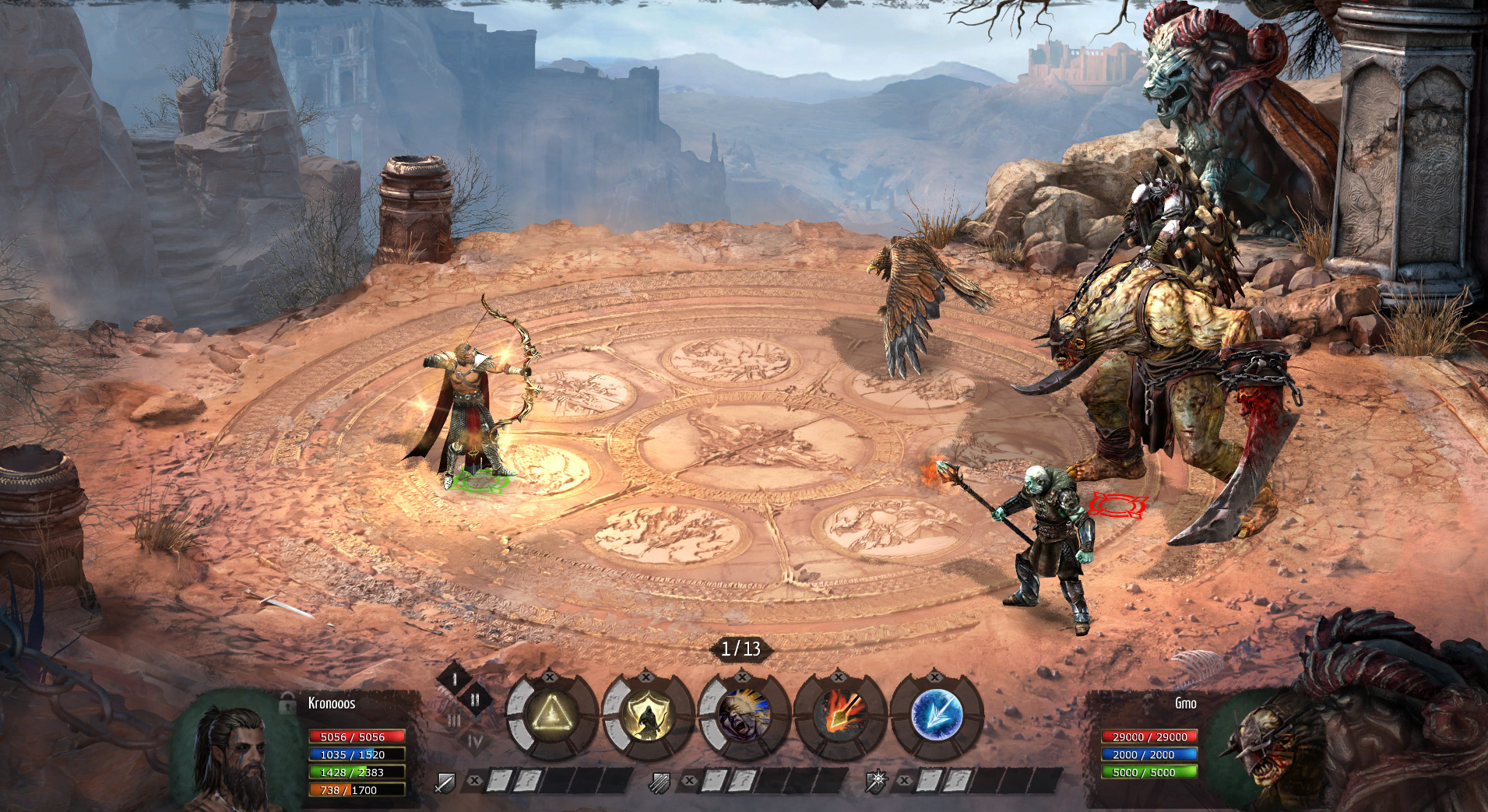Image resolution: width=1488 pixels, height=812 pixels.
Task: Activate the glowing triangle ability
Action: coord(553,714)
